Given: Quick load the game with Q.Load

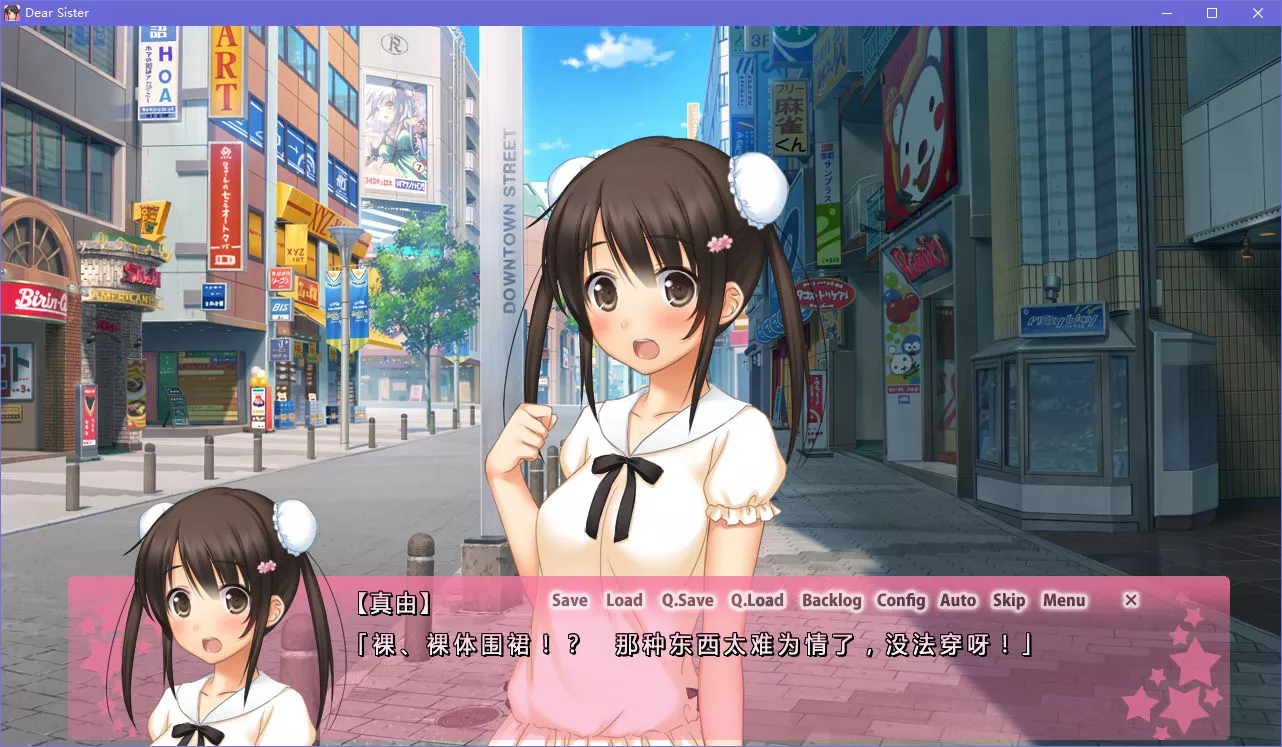Looking at the screenshot, I should (757, 600).
